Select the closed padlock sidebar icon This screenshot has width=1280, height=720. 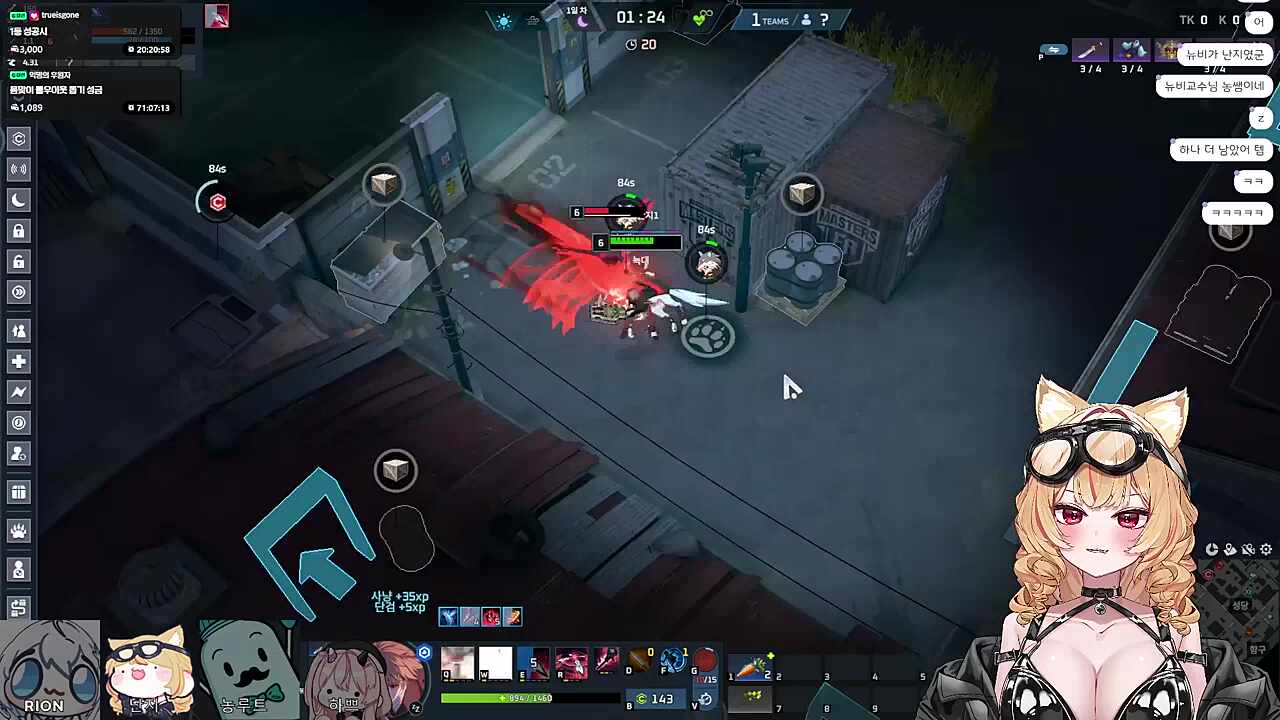pos(19,231)
